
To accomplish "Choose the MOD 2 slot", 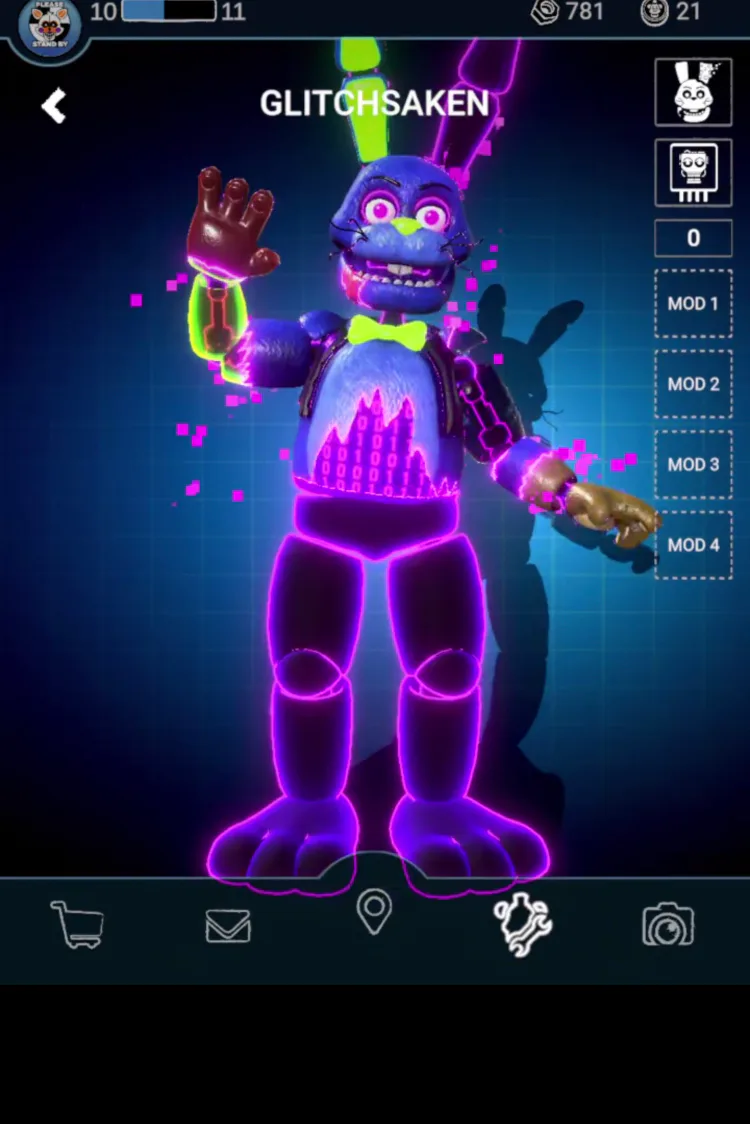I will point(693,384).
